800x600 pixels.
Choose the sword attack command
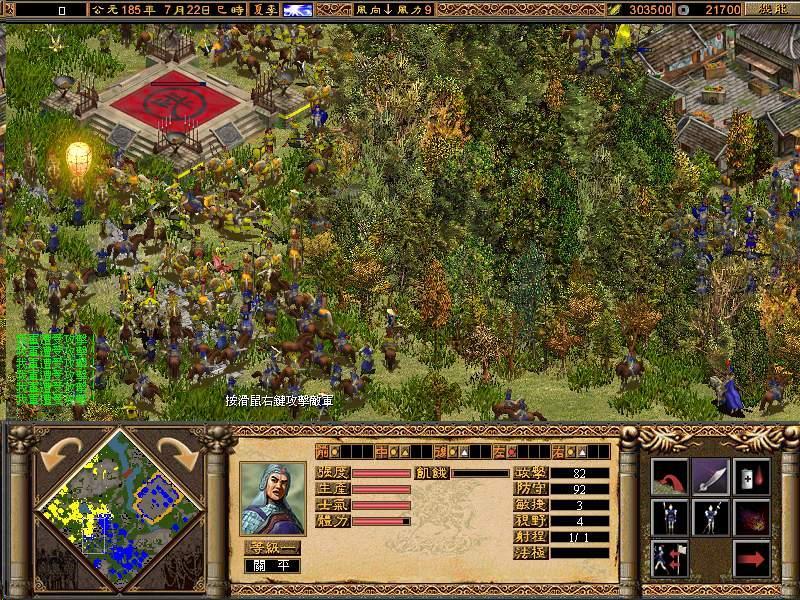tap(710, 476)
